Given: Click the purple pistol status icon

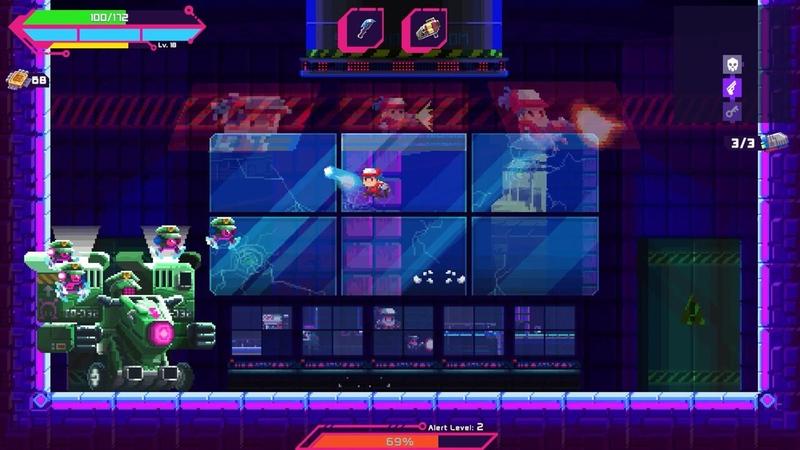Looking at the screenshot, I should pos(733,88).
